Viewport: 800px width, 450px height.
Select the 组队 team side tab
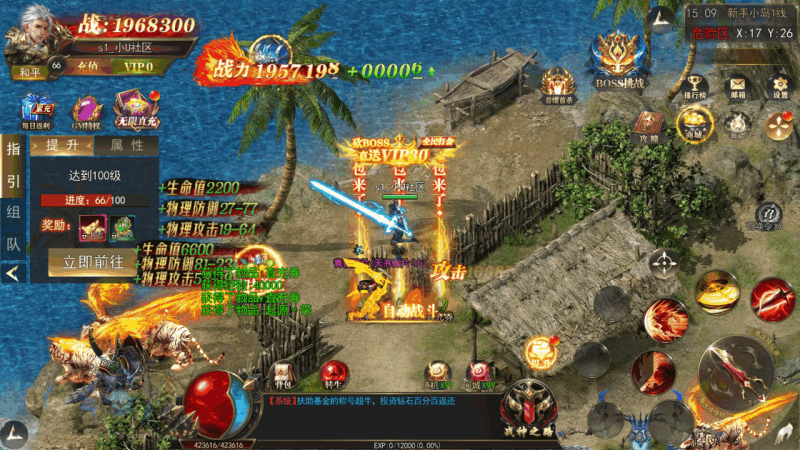coord(14,227)
